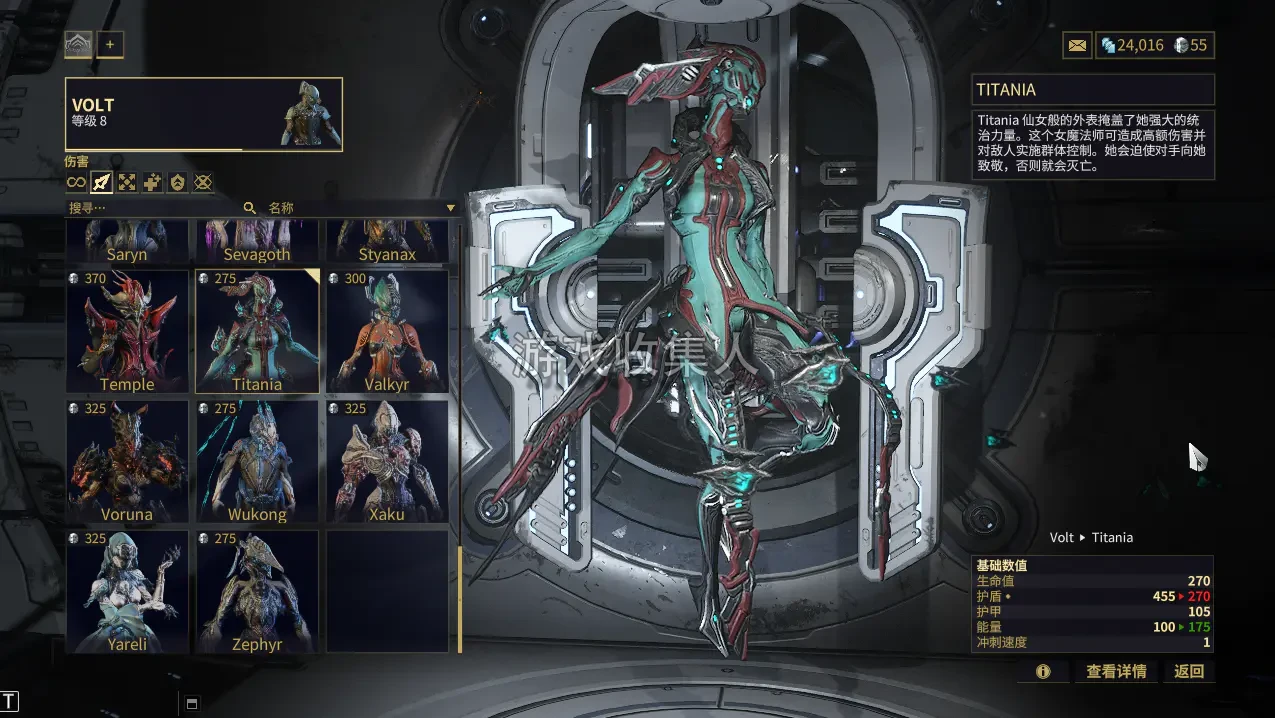The image size is (1275, 718).
Task: Switch to the plus-sign support filter tab
Action: pyautogui.click(x=152, y=182)
